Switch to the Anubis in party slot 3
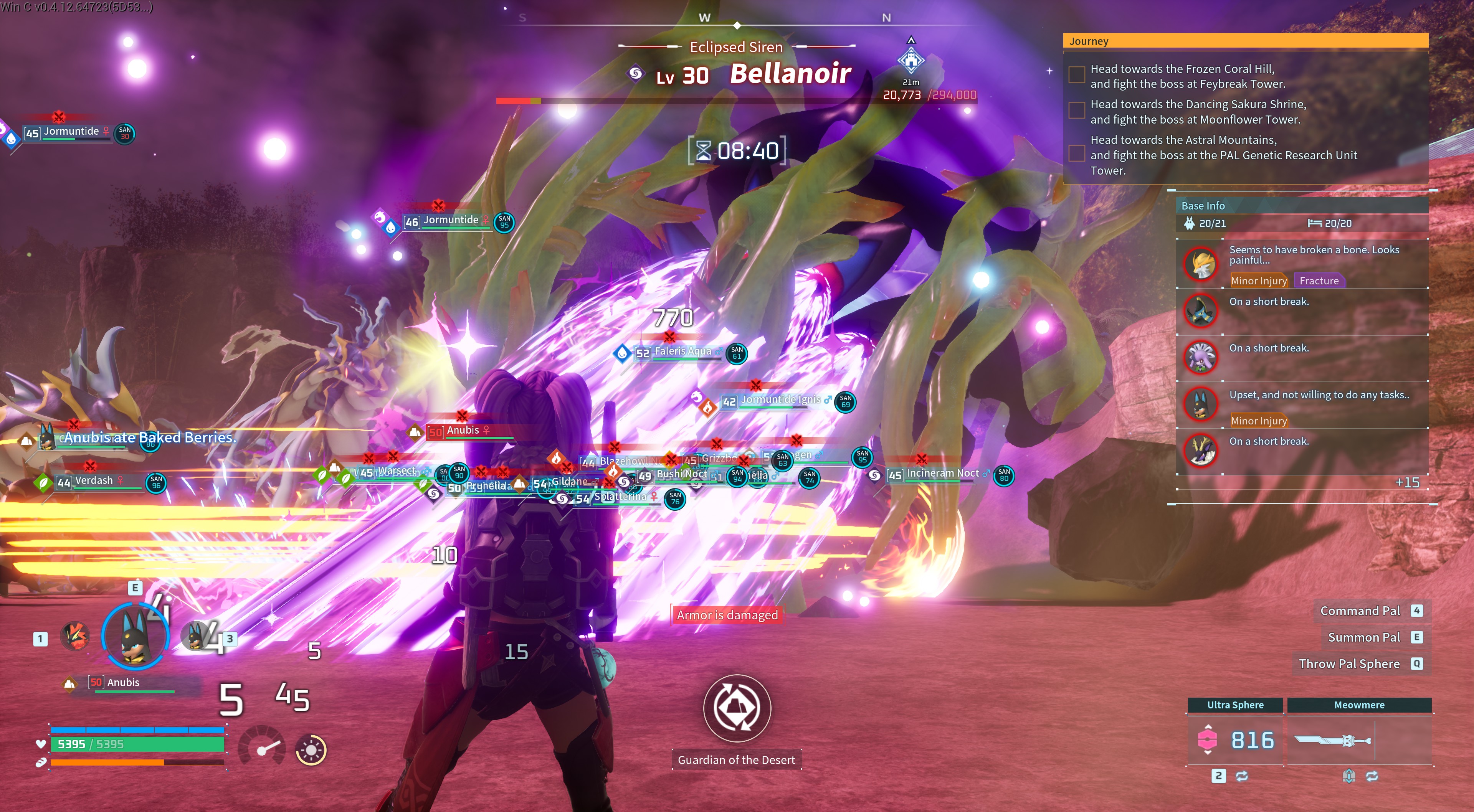 197,635
